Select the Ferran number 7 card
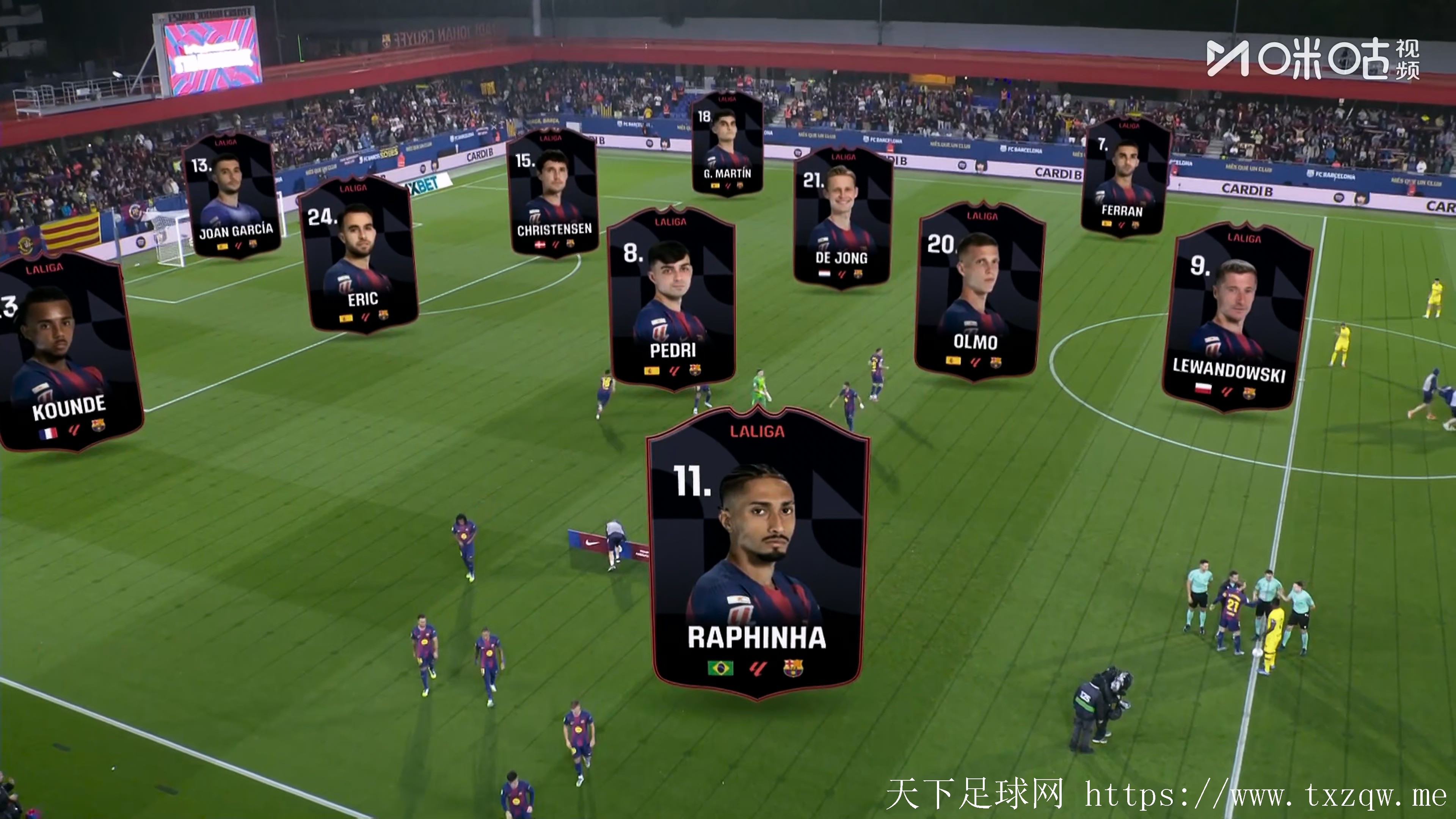The width and height of the screenshot is (1456, 819). 1124,178
